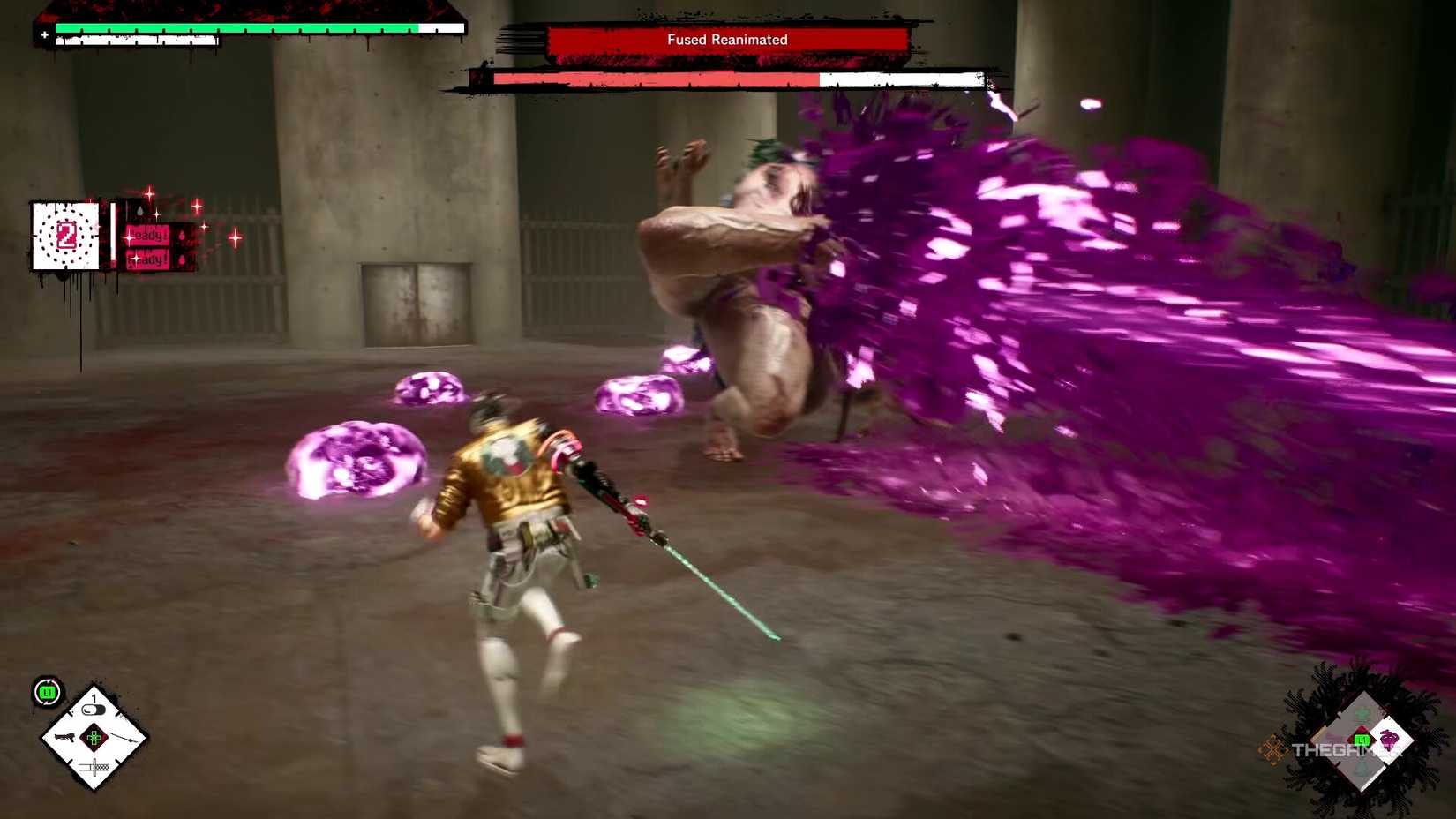Click the pill item icon with count 1

tap(93, 708)
